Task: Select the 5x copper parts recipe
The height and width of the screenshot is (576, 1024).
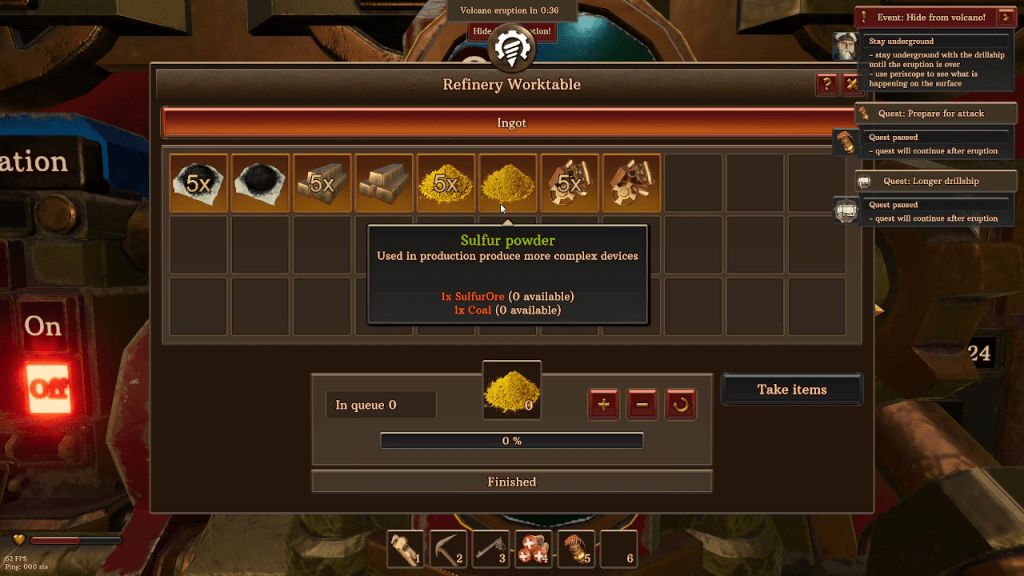Action: coord(570,183)
